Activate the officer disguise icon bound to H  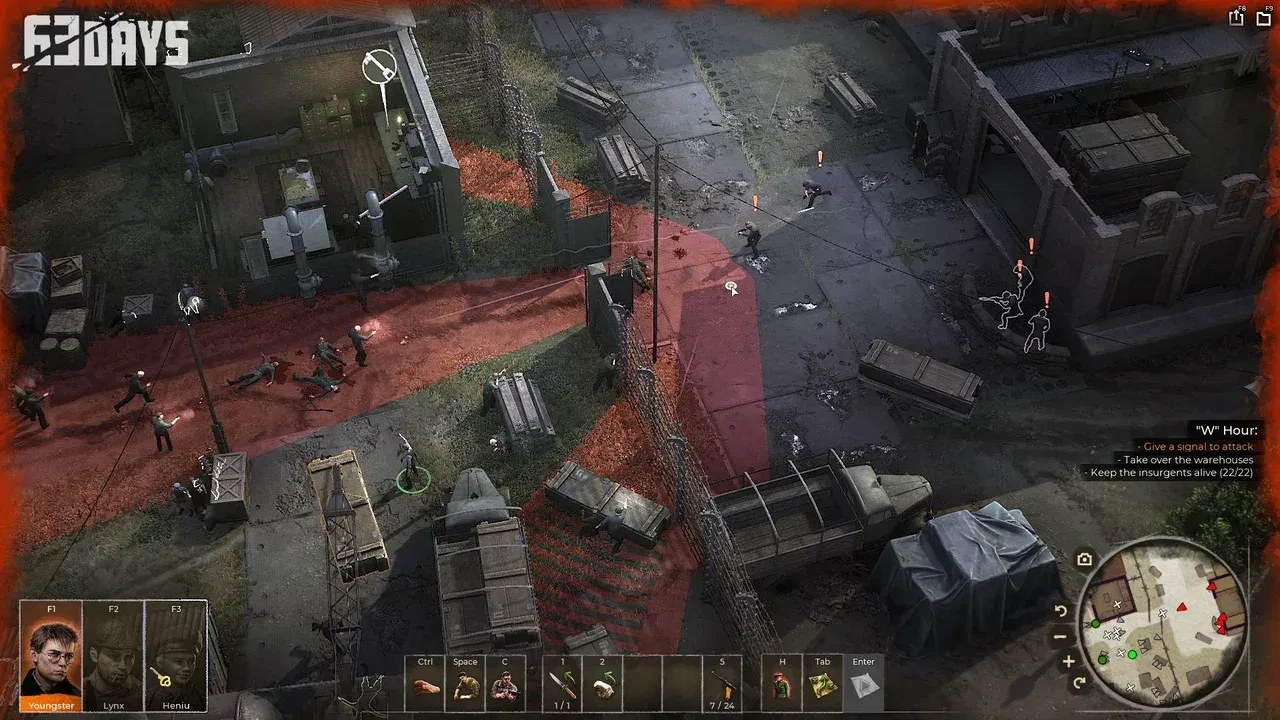tap(781, 685)
